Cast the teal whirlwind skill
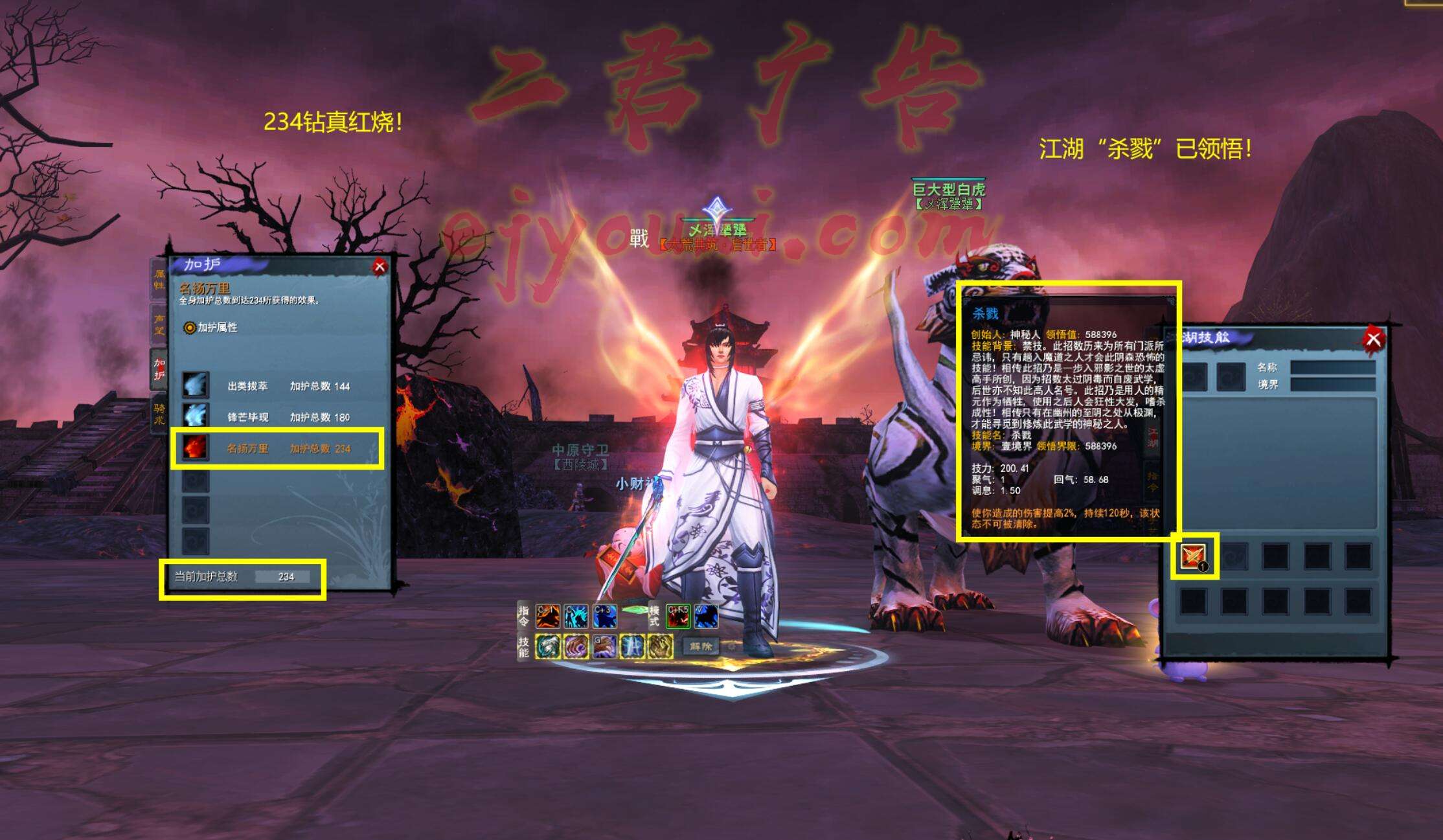The width and height of the screenshot is (1443, 840). pos(548,646)
